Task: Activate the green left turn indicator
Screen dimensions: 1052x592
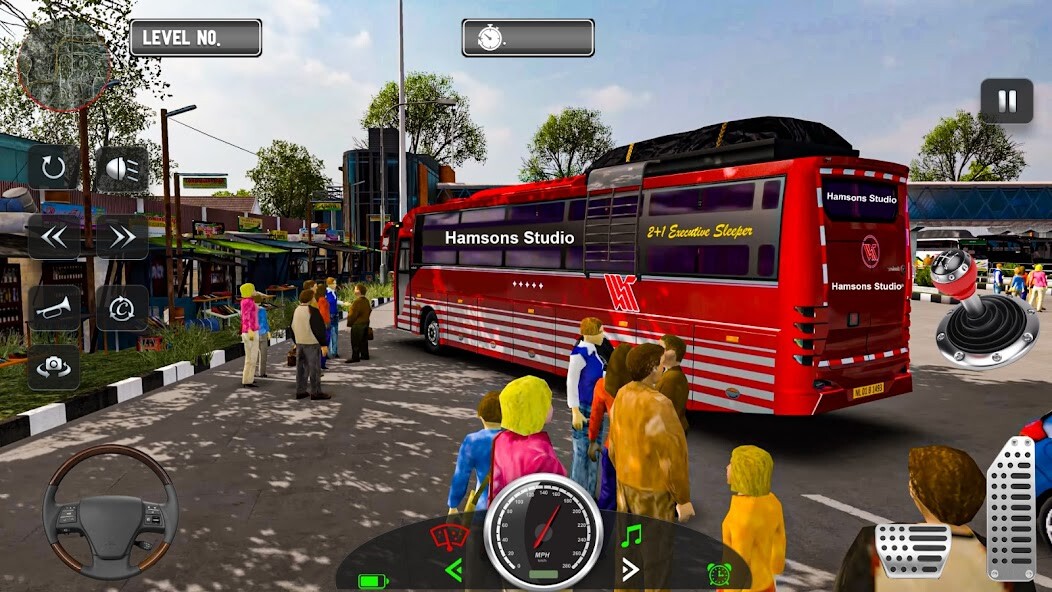Action: [x=454, y=570]
